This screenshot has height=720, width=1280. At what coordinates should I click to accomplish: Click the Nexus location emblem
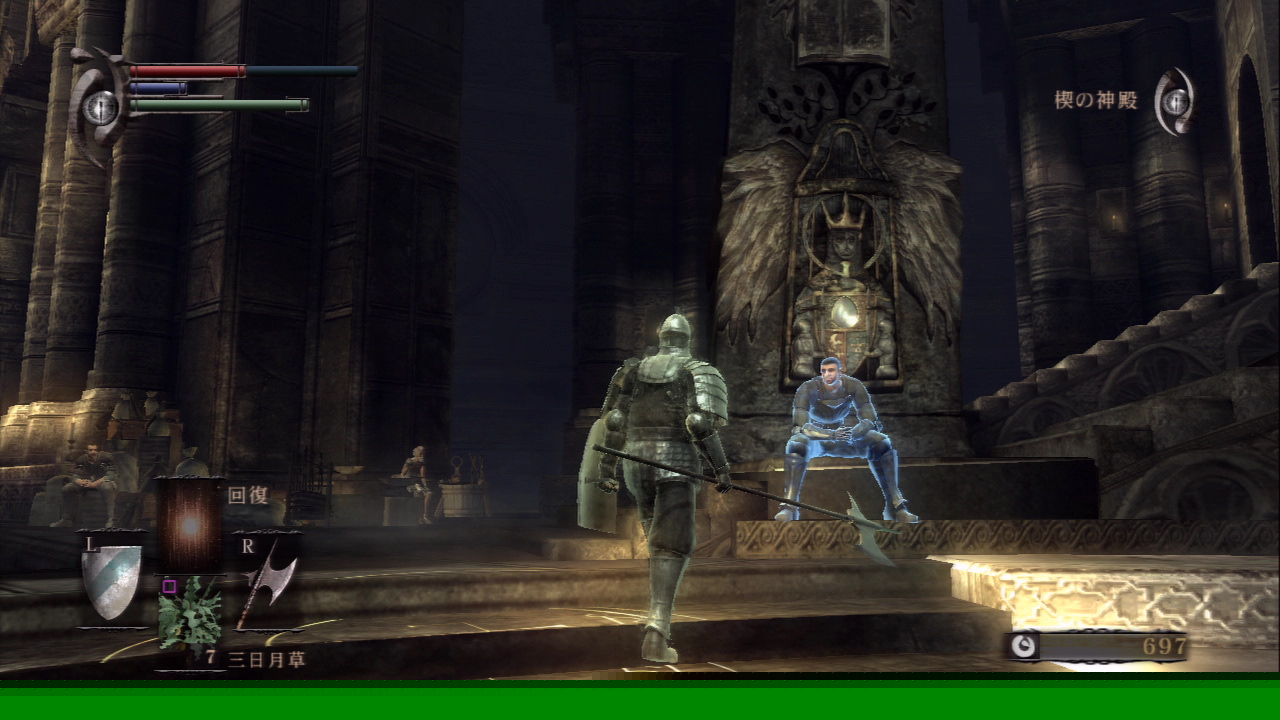tap(1176, 101)
